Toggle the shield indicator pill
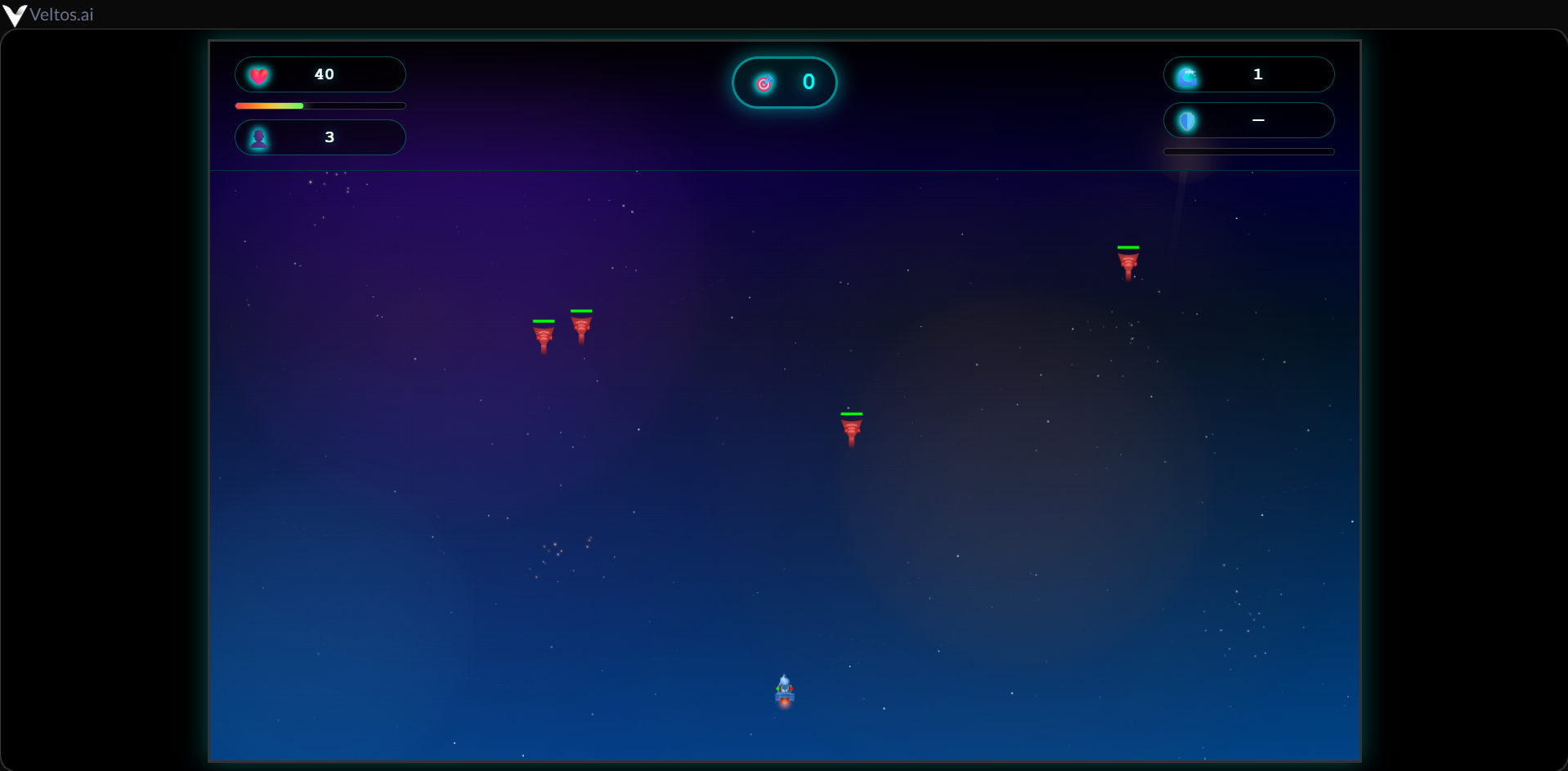Screen dimensions: 1568x771 click(1249, 120)
